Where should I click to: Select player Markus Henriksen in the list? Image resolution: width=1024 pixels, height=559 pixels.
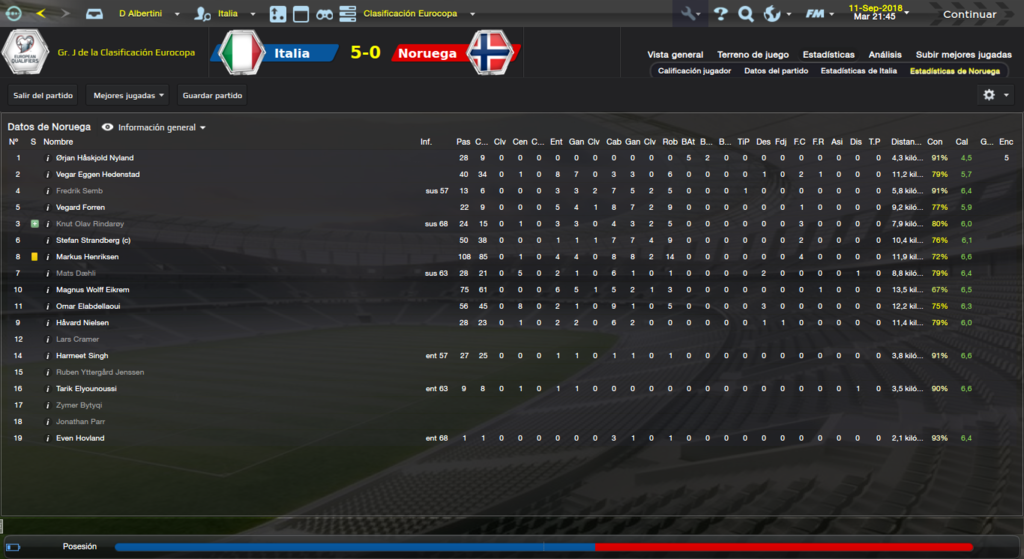tap(88, 257)
